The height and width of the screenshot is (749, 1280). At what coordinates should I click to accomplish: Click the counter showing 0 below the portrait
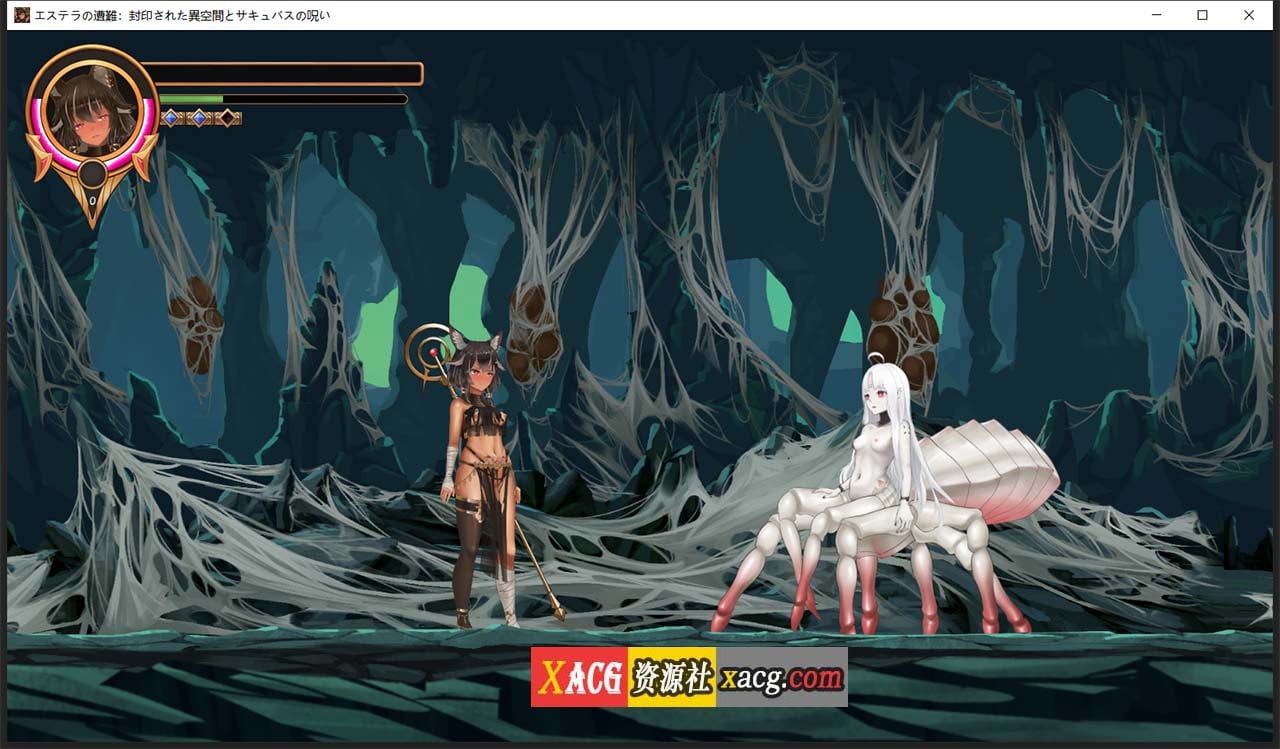(x=92, y=199)
